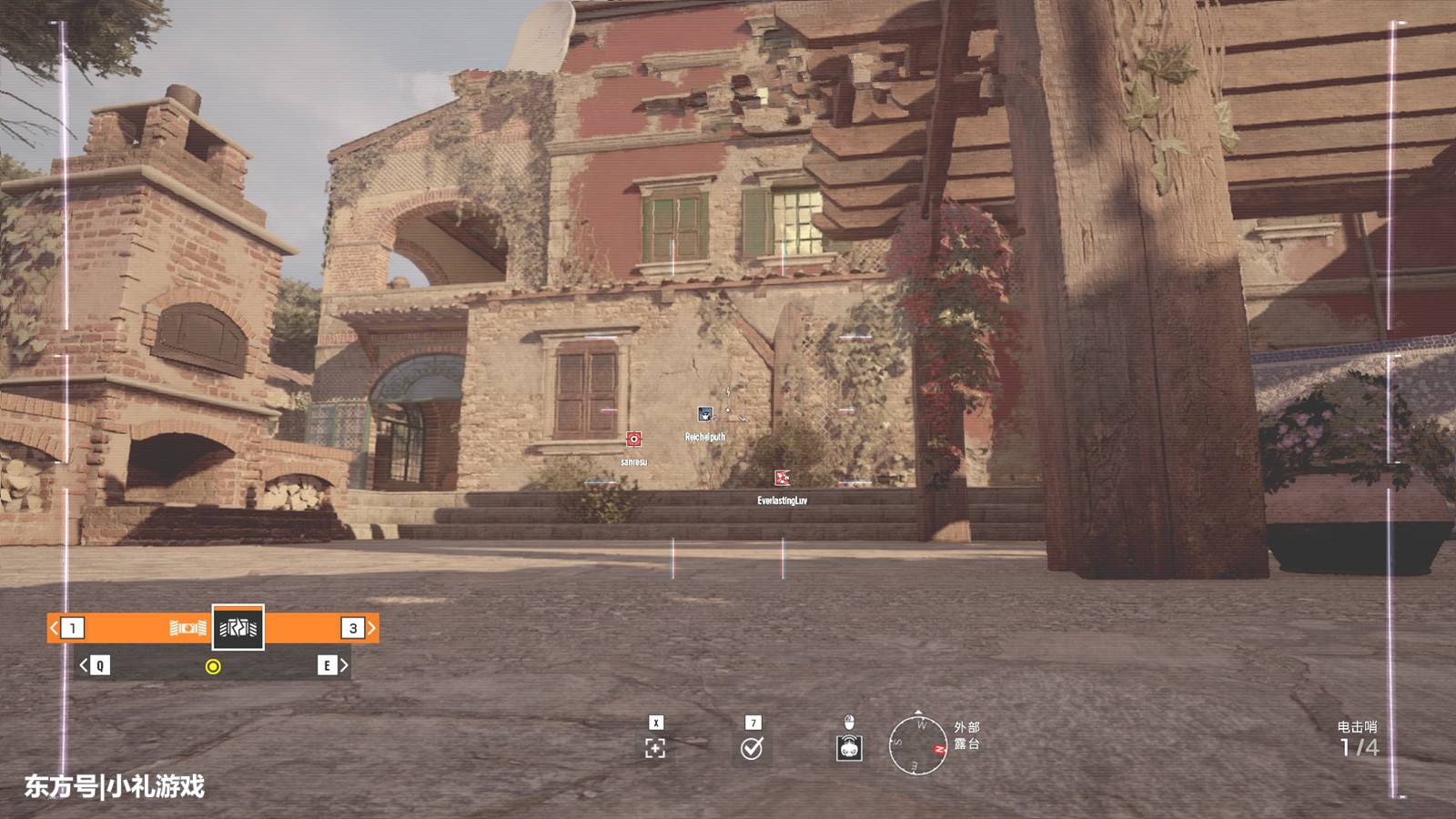Click the yellow circle camera indicator
This screenshot has width=1456, height=819.
coord(213,667)
